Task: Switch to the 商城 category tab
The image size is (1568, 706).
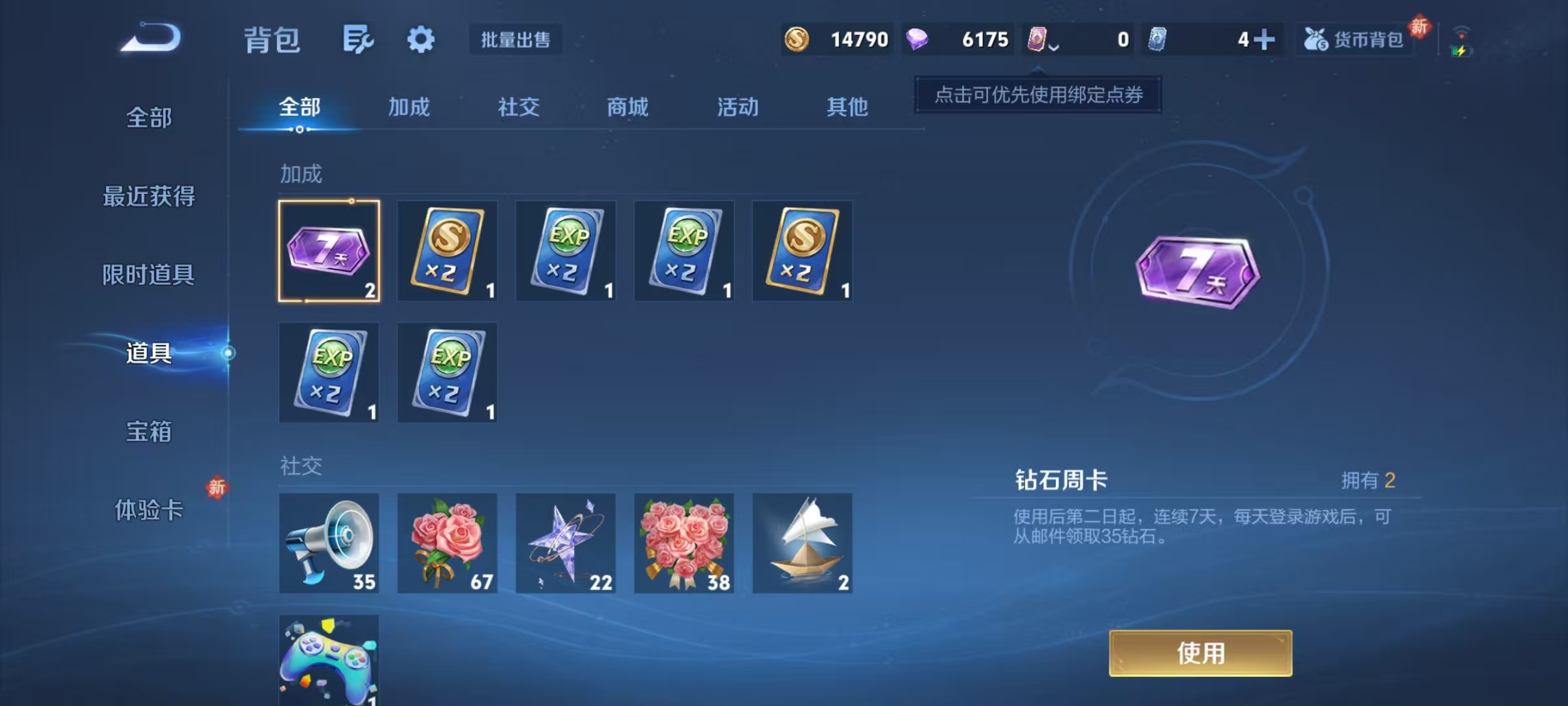Action: (627, 108)
